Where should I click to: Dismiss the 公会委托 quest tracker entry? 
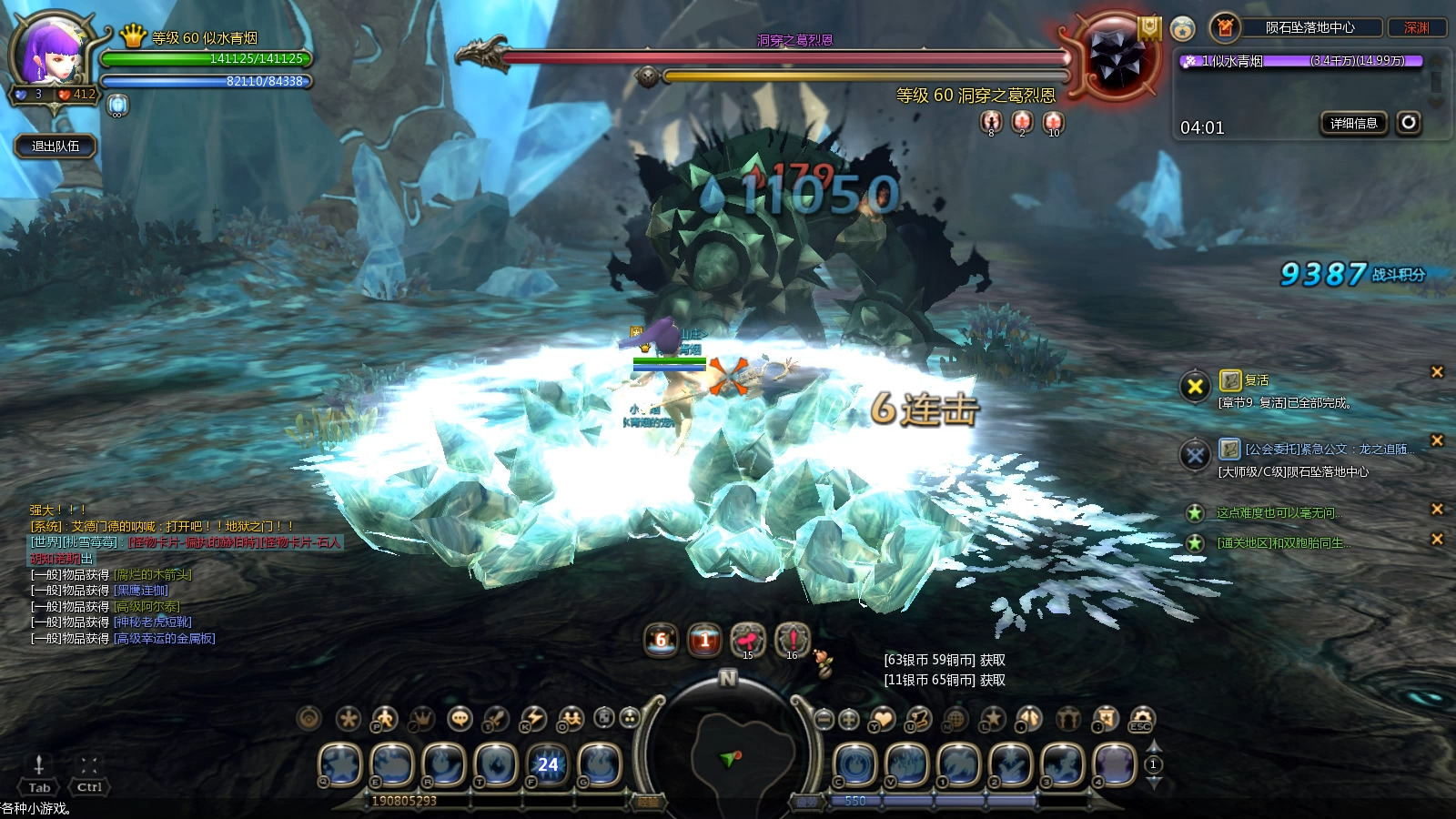[1437, 440]
